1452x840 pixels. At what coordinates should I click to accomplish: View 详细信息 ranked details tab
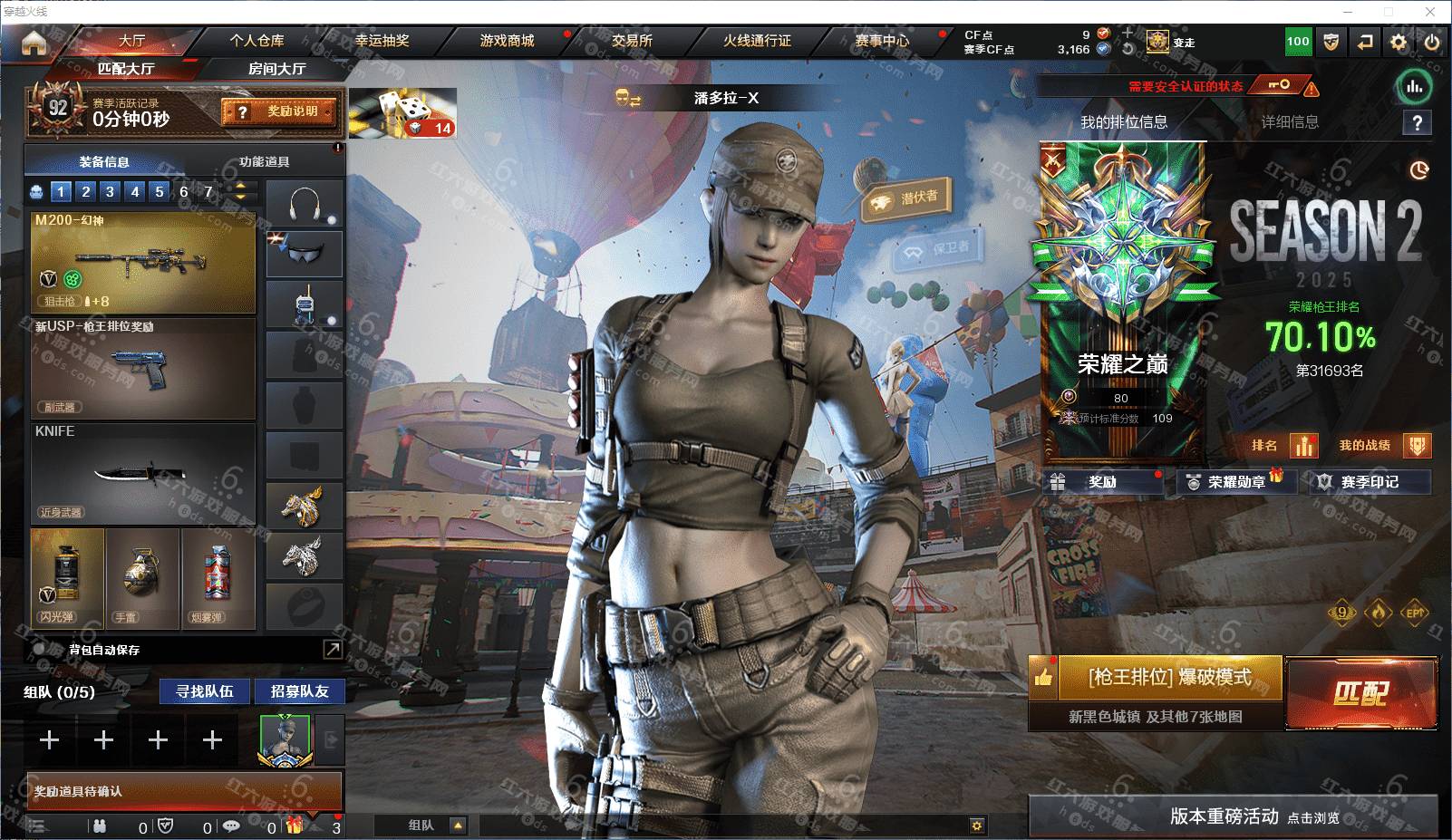click(1290, 122)
